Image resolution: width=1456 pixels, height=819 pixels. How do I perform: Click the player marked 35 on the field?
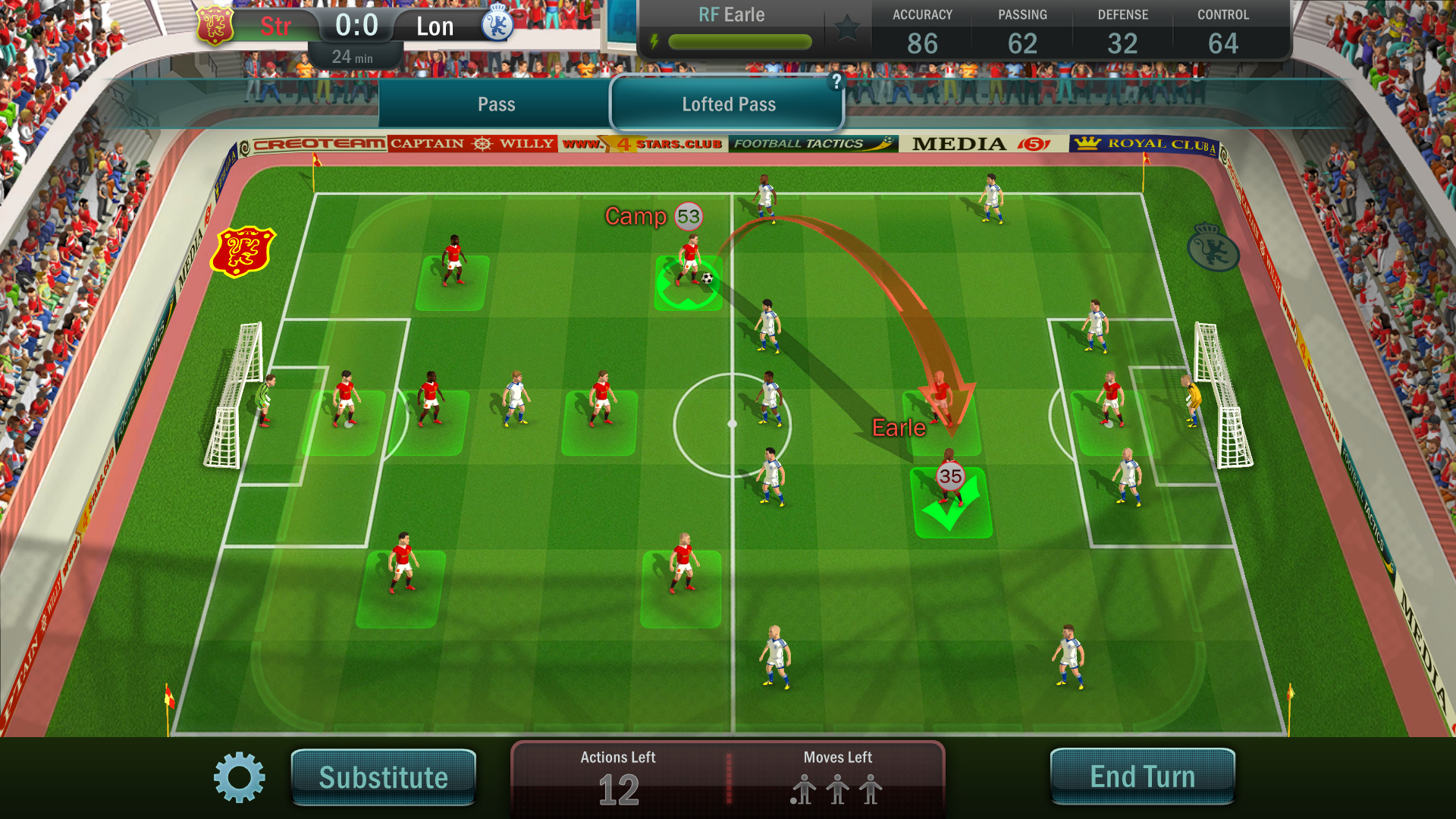[949, 478]
